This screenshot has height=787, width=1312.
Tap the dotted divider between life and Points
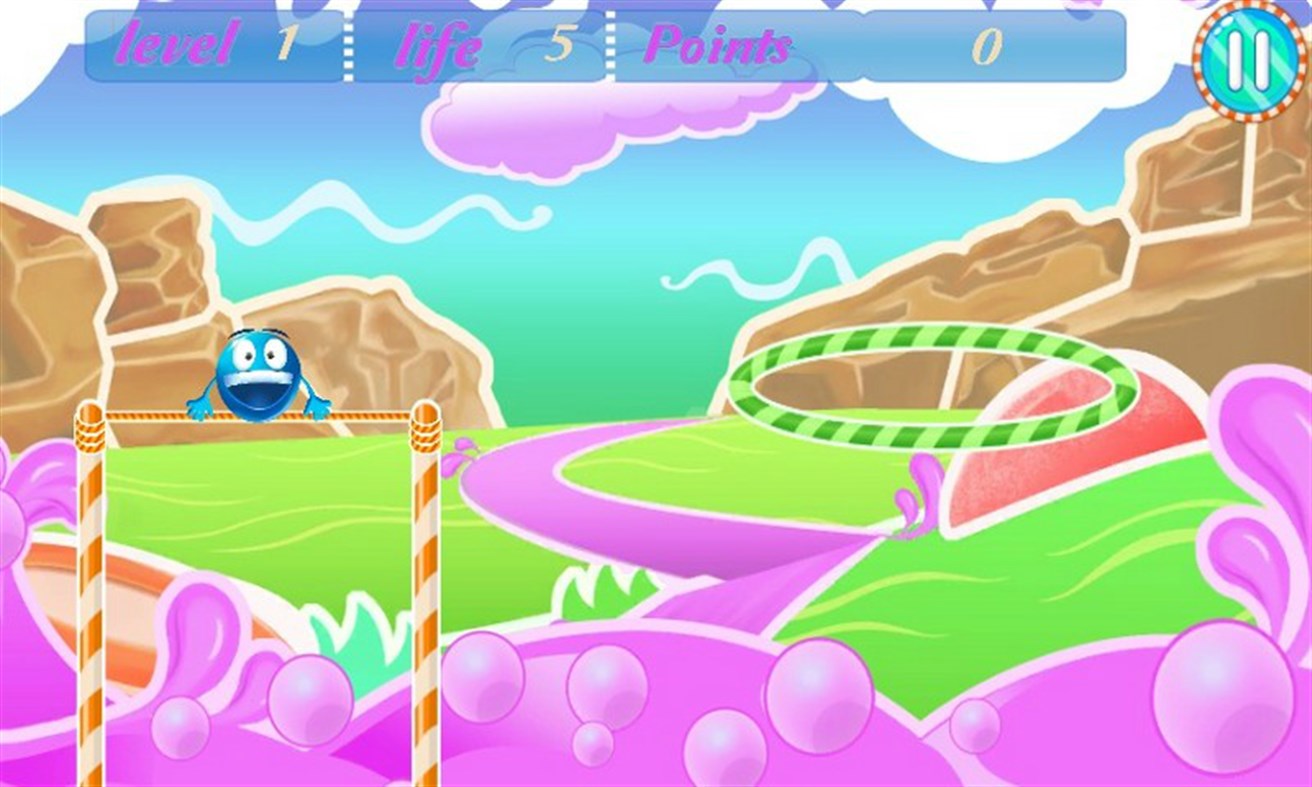pyautogui.click(x=608, y=47)
